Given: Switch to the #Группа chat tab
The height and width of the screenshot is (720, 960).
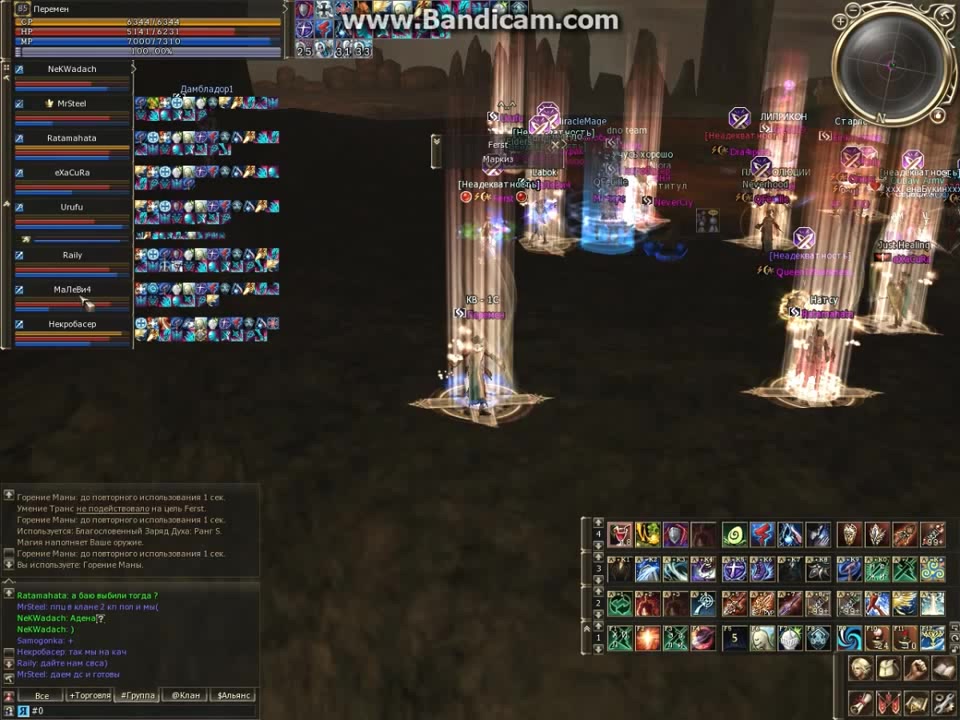Looking at the screenshot, I should [x=136, y=695].
